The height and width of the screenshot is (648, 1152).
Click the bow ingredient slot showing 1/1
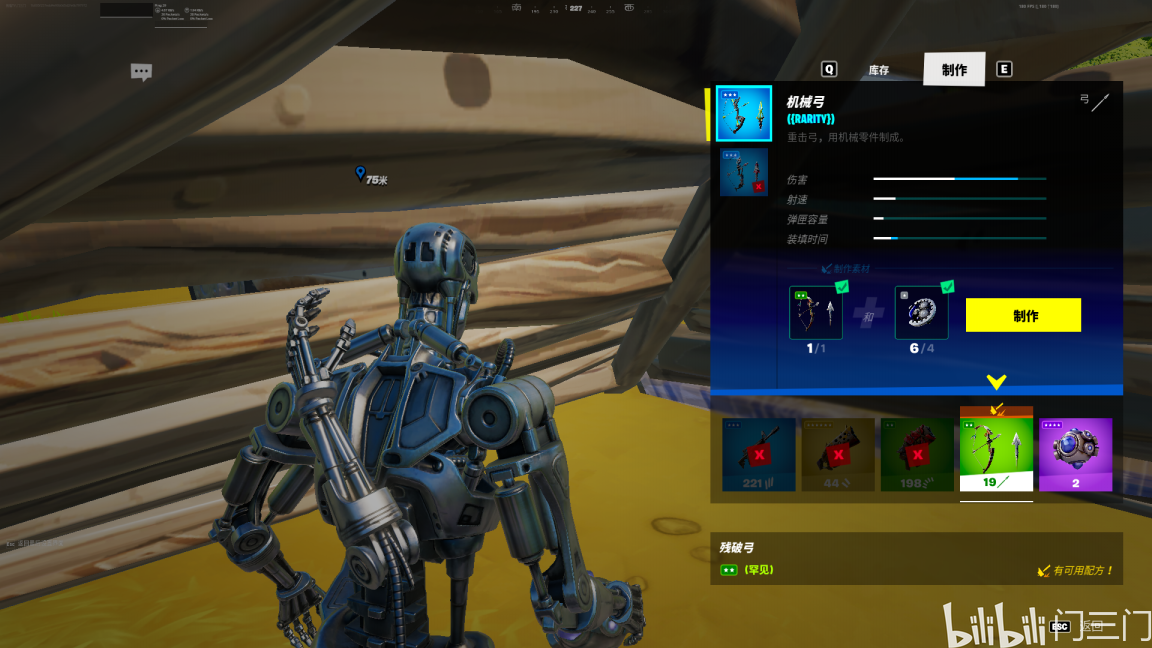point(816,313)
